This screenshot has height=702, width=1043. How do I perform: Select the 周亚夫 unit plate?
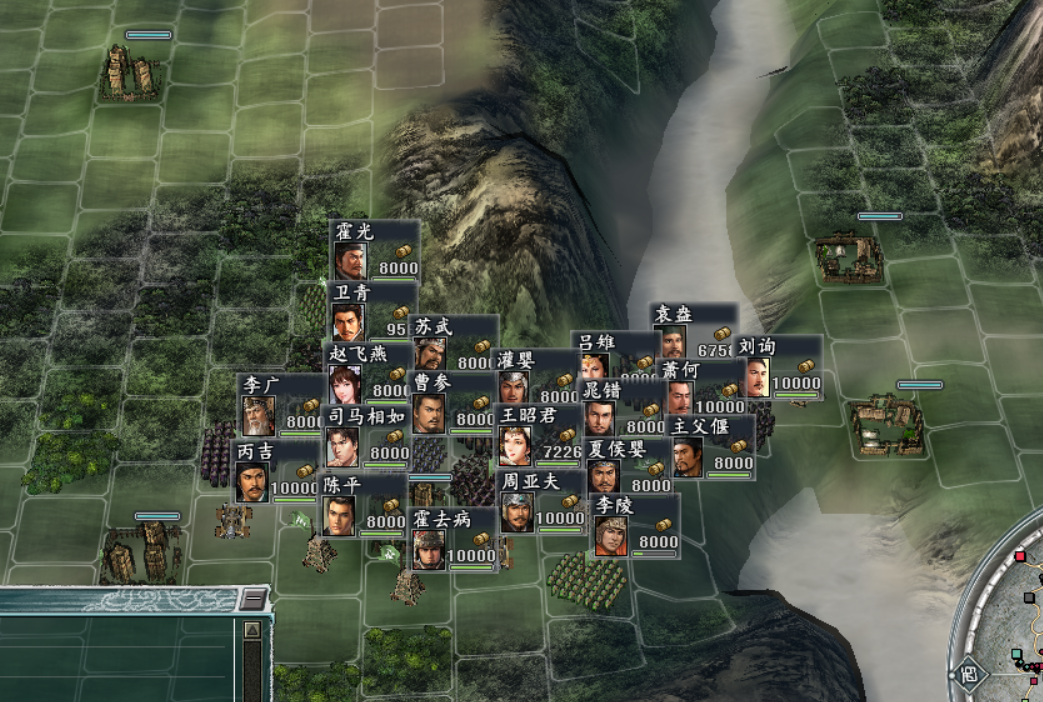click(x=540, y=501)
